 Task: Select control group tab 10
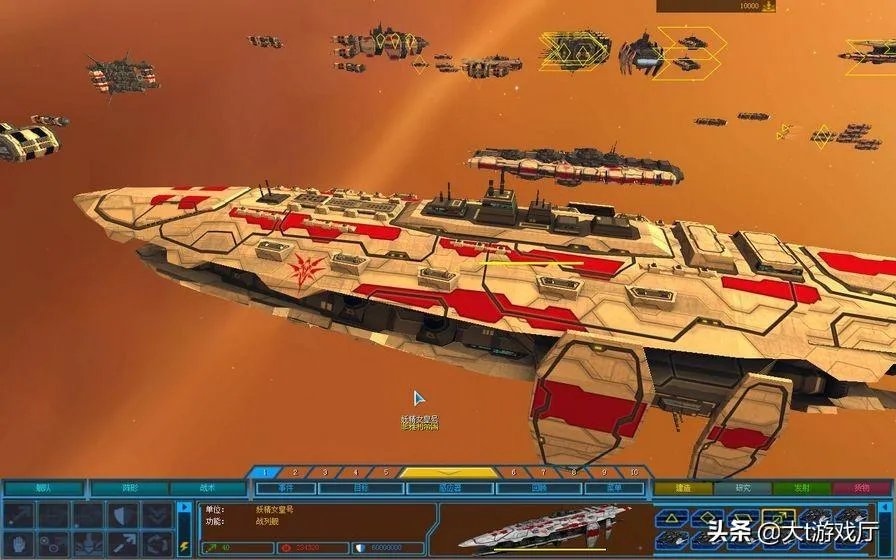click(x=634, y=472)
